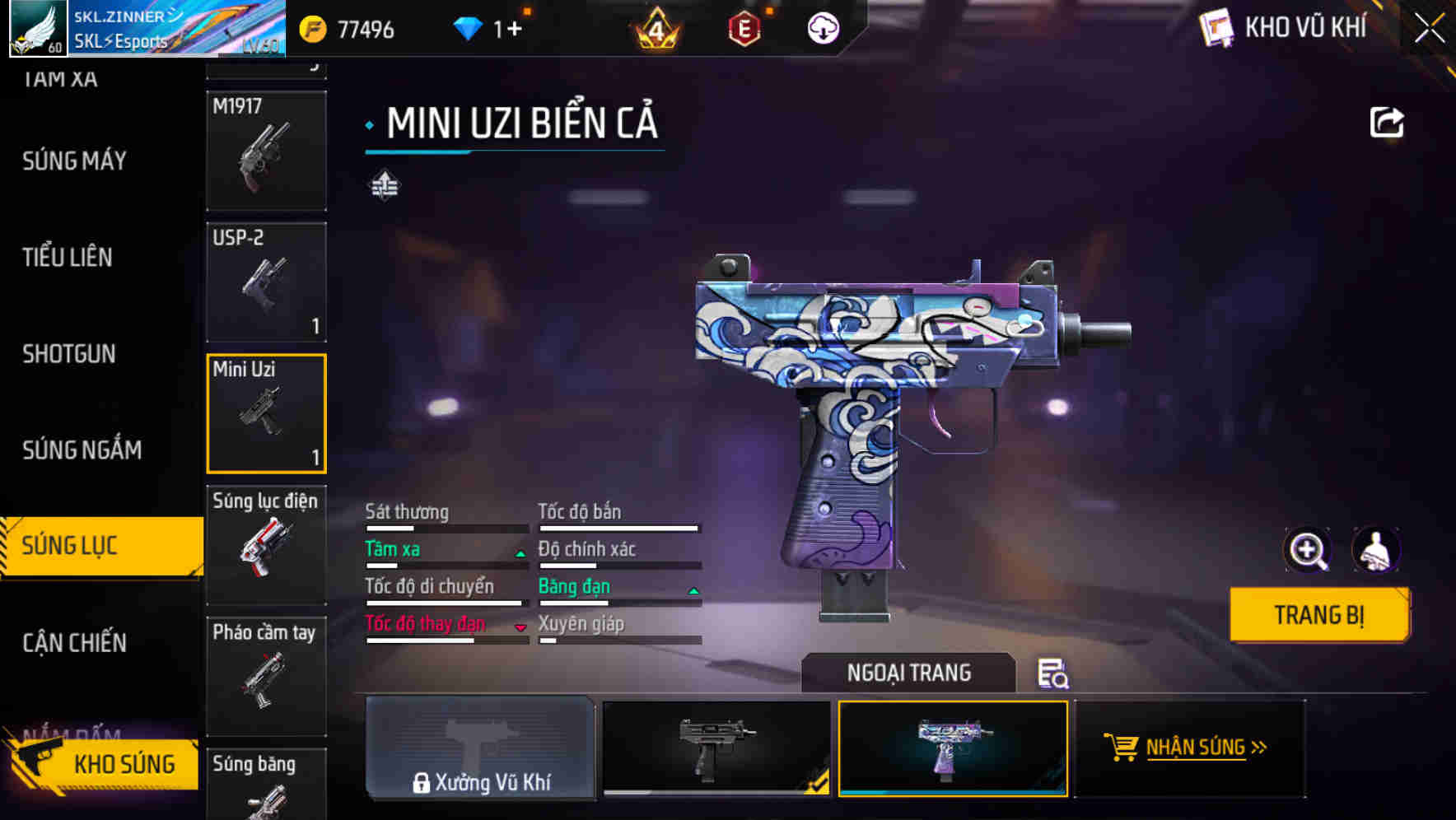Viewport: 1456px width, 820px height.
Task: Switch to the NGOẠI TRANG tab
Action: 908,673
